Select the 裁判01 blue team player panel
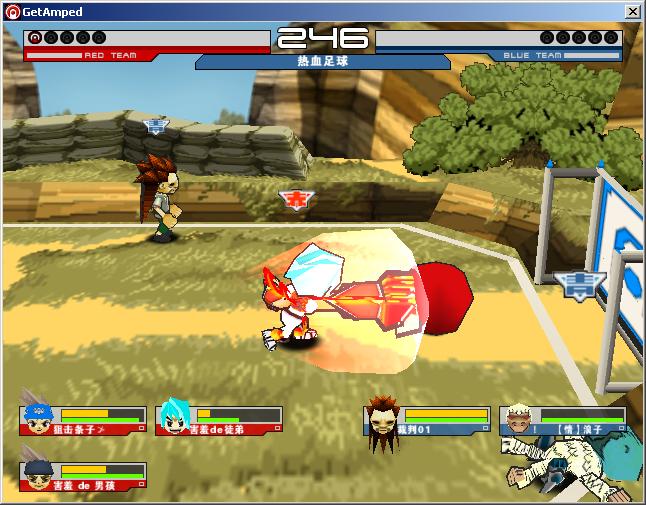 coord(428,420)
